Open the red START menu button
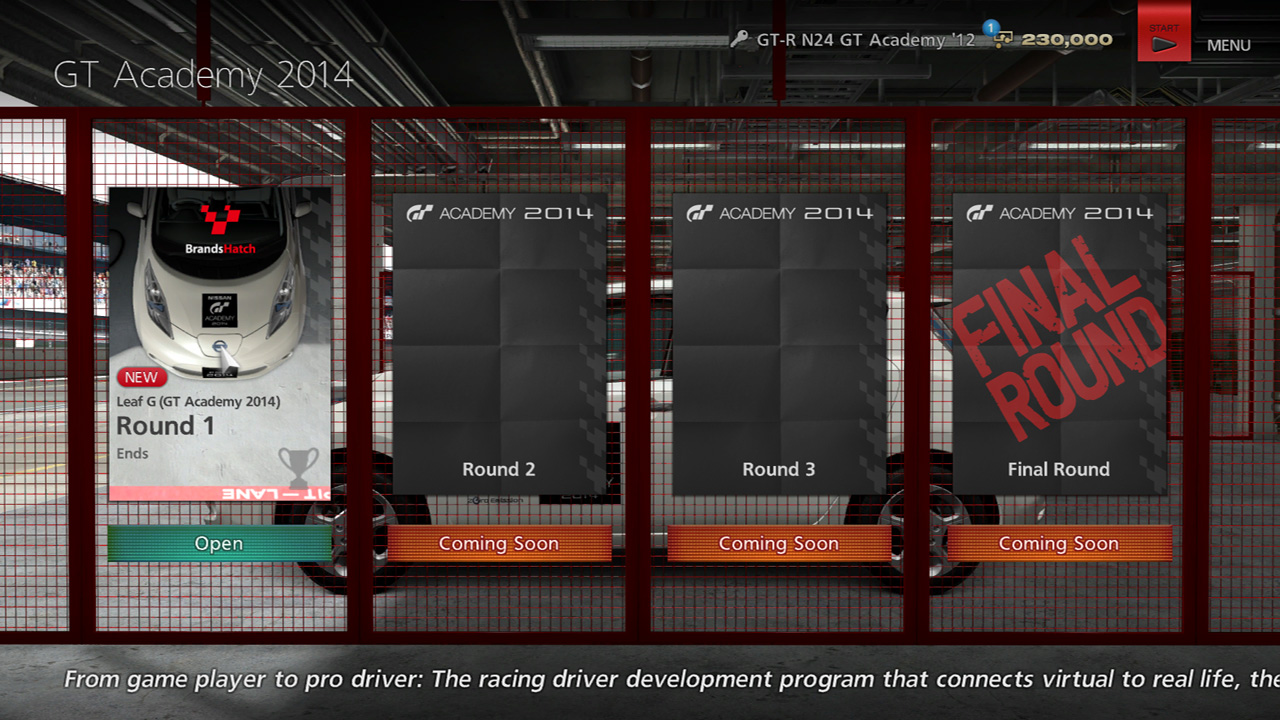This screenshot has width=1280, height=720. click(1164, 37)
